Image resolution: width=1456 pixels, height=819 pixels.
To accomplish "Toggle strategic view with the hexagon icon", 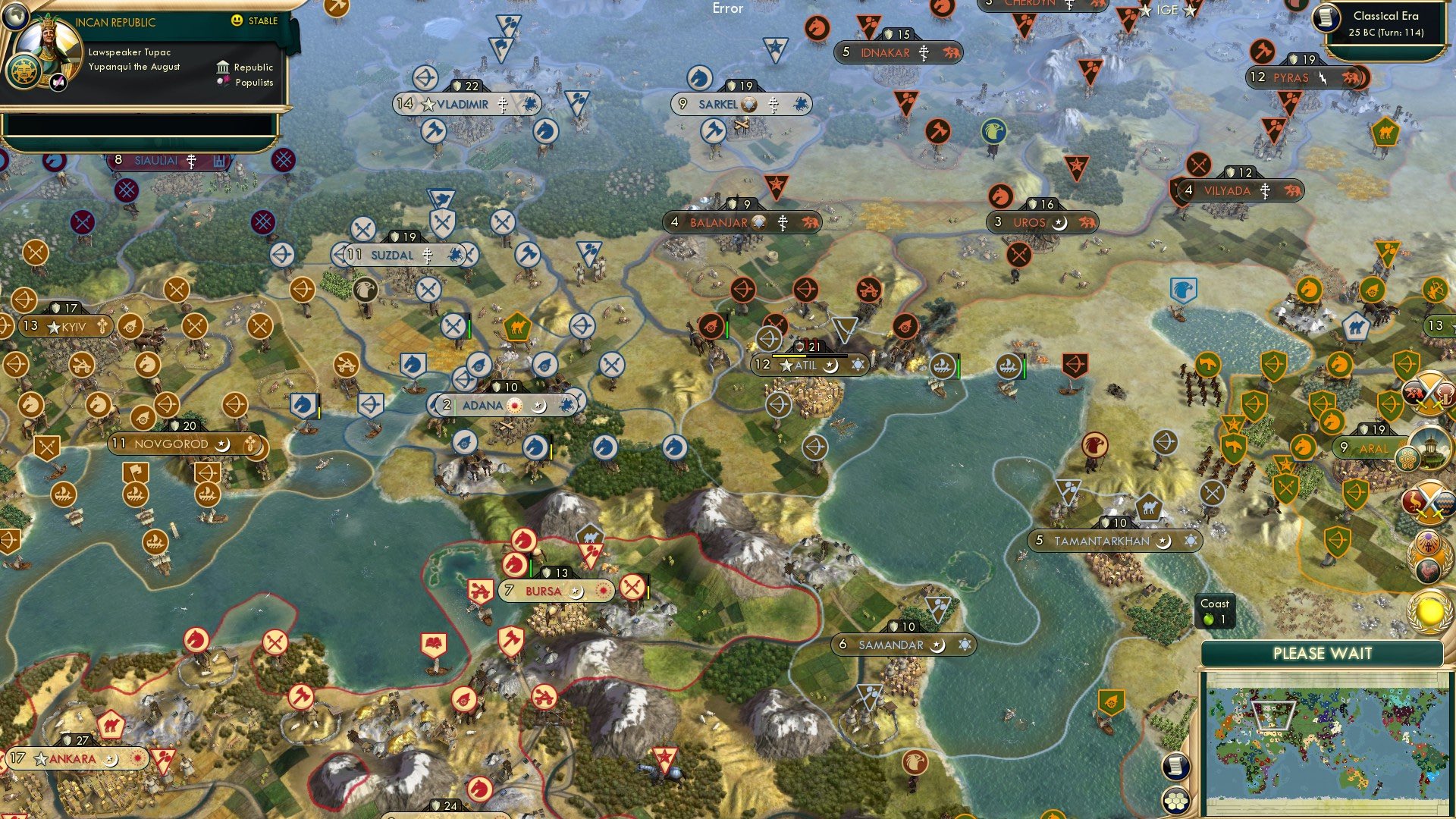I will click(1175, 800).
